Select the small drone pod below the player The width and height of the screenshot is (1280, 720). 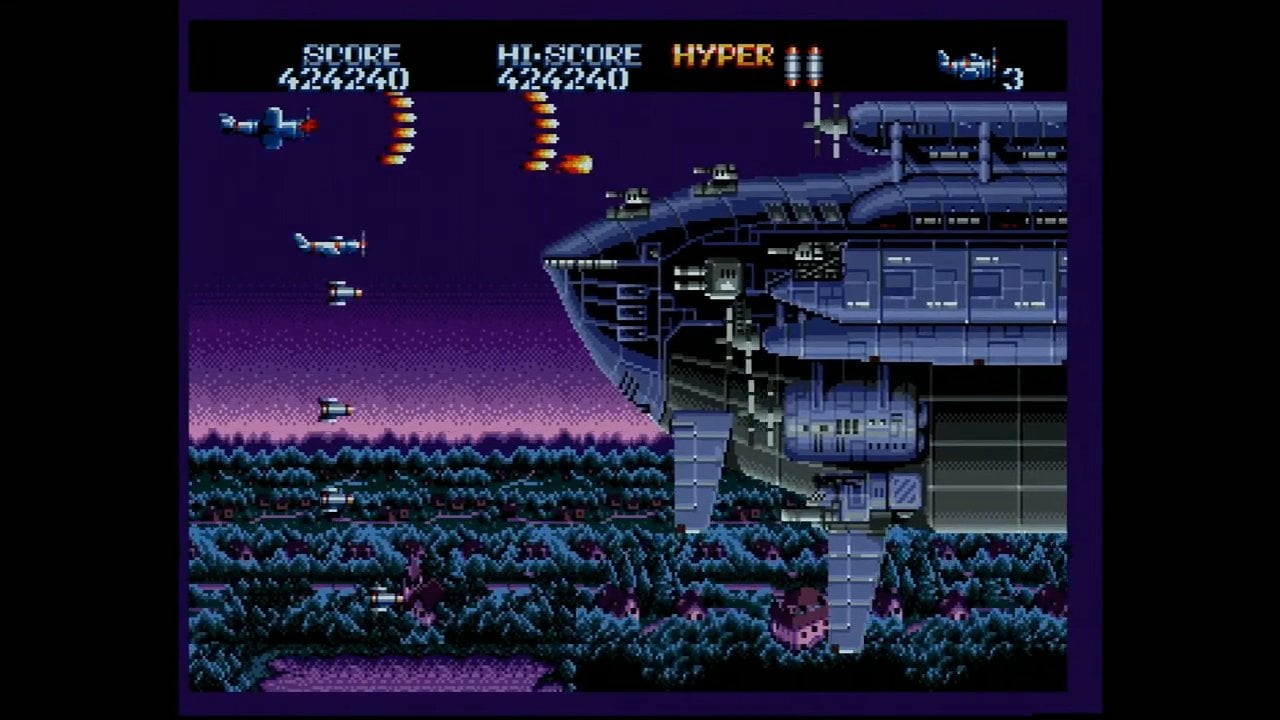343,292
